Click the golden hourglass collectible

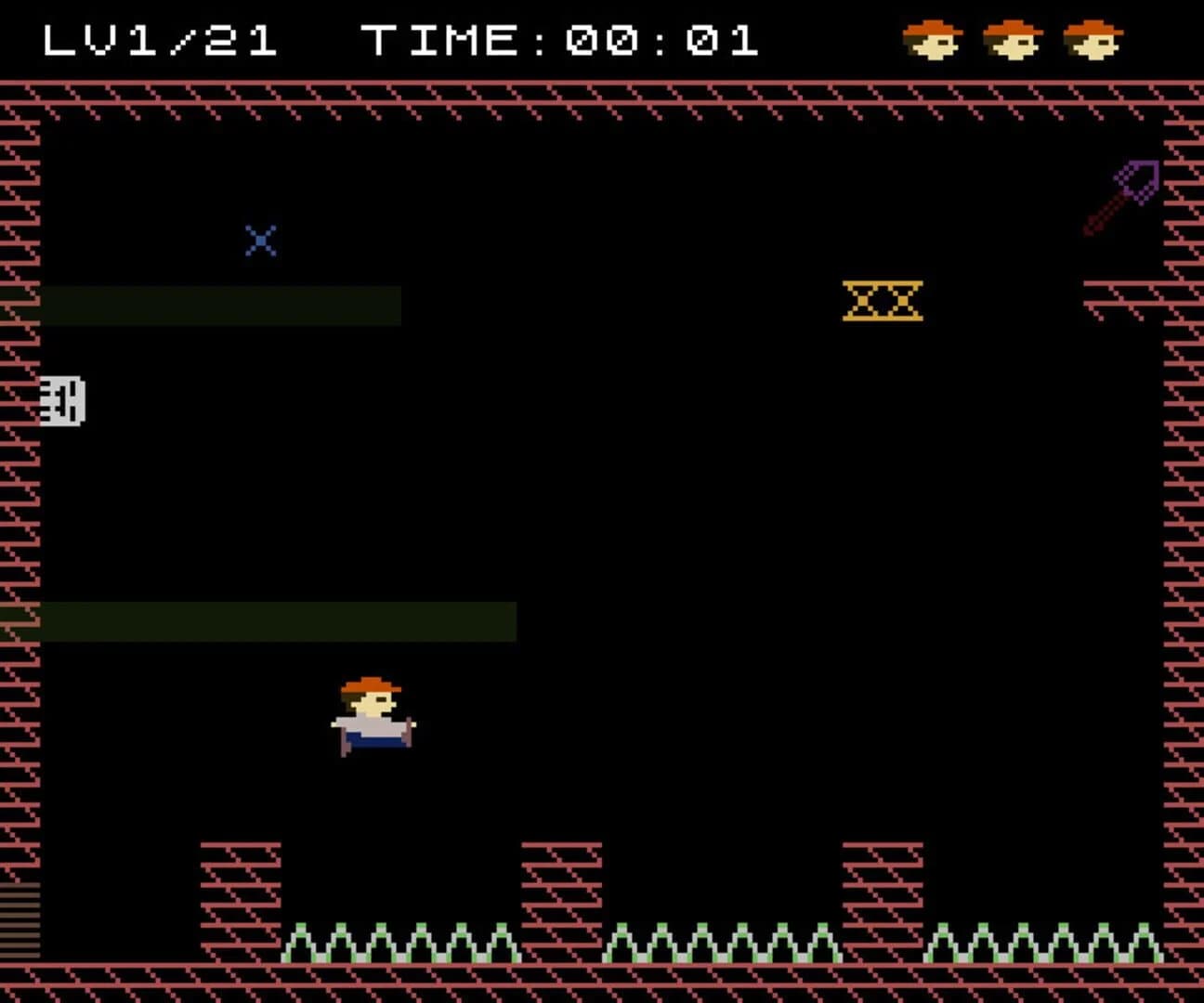pos(881,301)
